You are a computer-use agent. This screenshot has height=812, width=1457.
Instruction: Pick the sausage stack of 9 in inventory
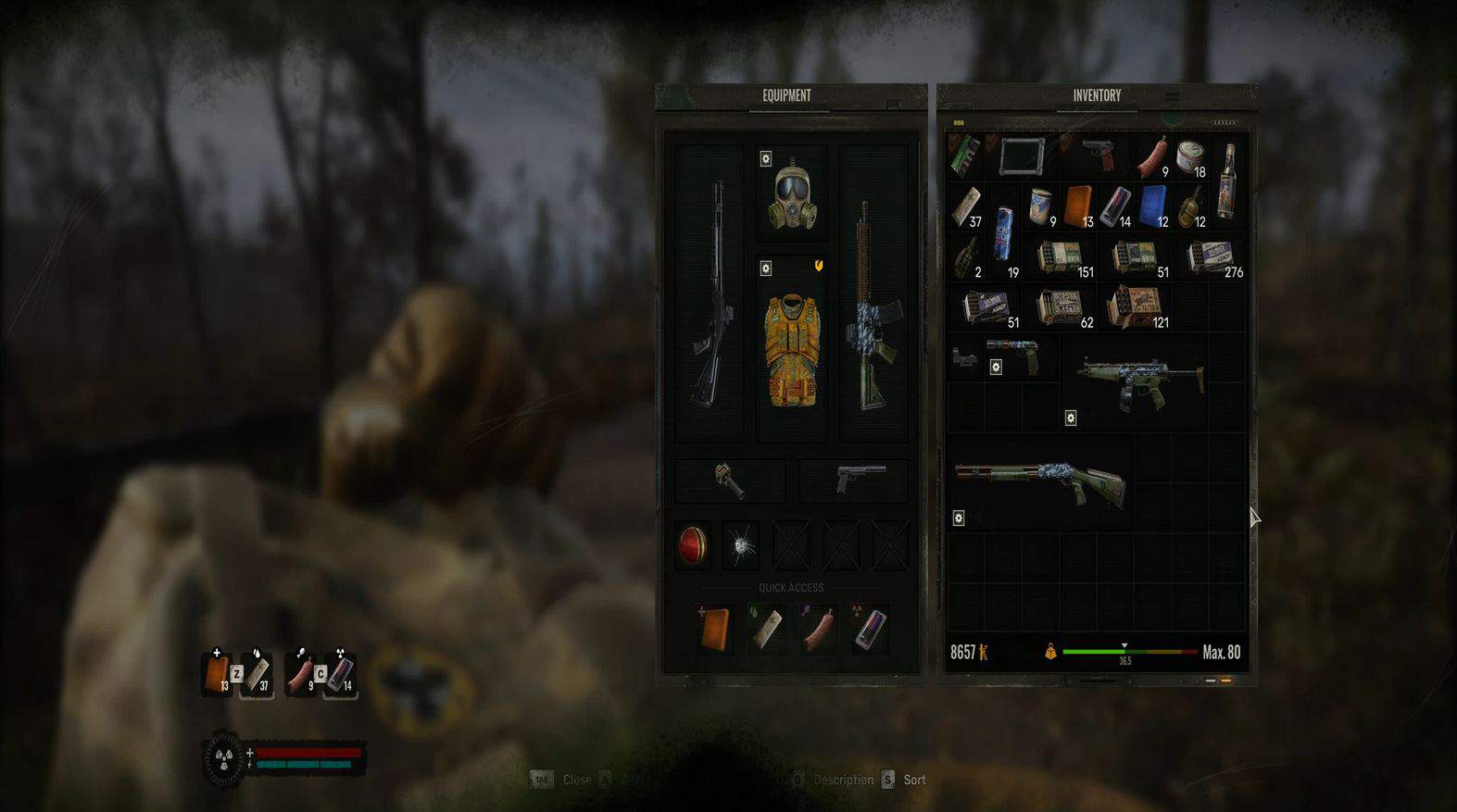(1152, 157)
